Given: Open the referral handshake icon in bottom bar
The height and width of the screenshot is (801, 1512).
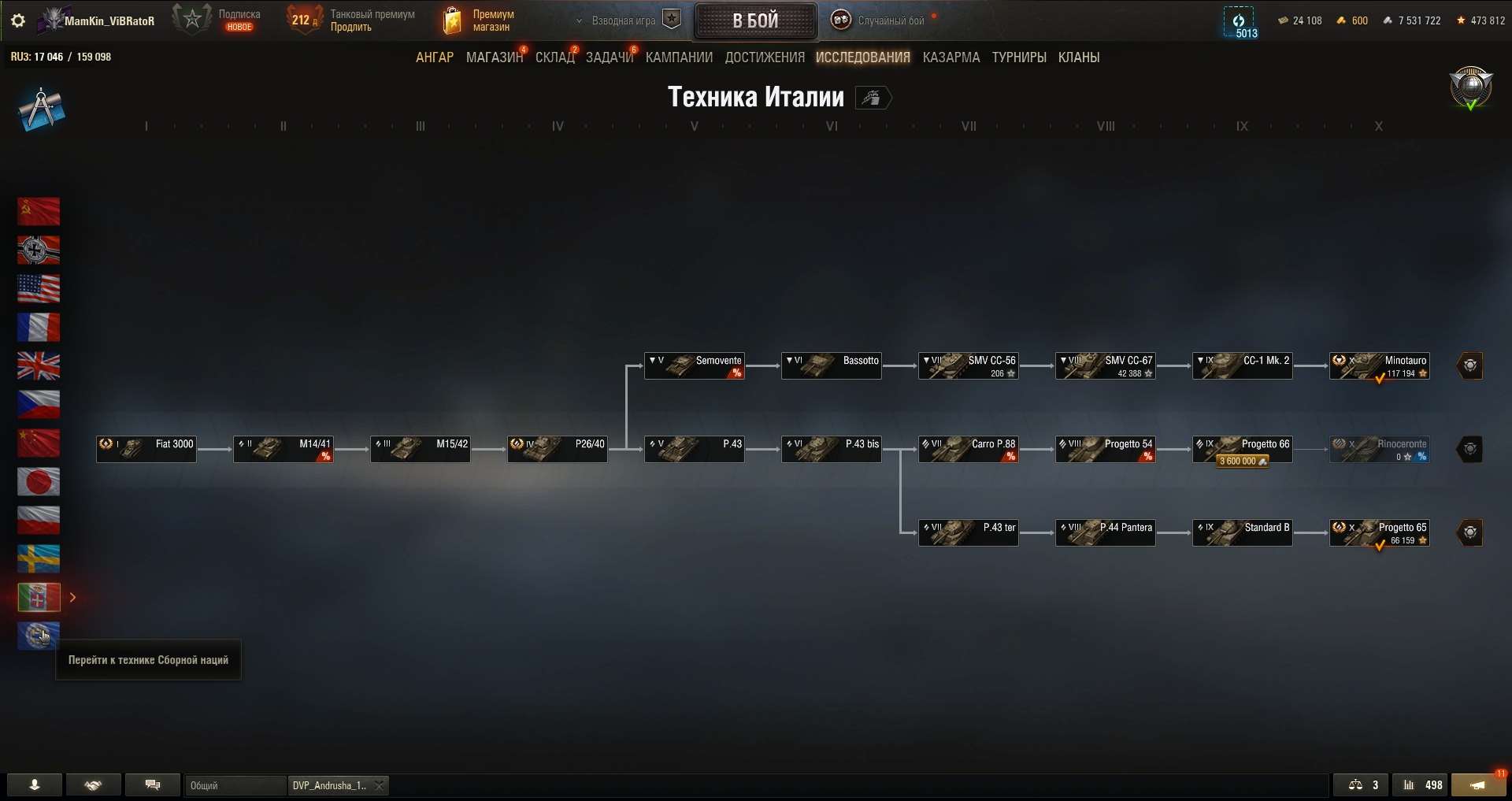Looking at the screenshot, I should [x=93, y=784].
